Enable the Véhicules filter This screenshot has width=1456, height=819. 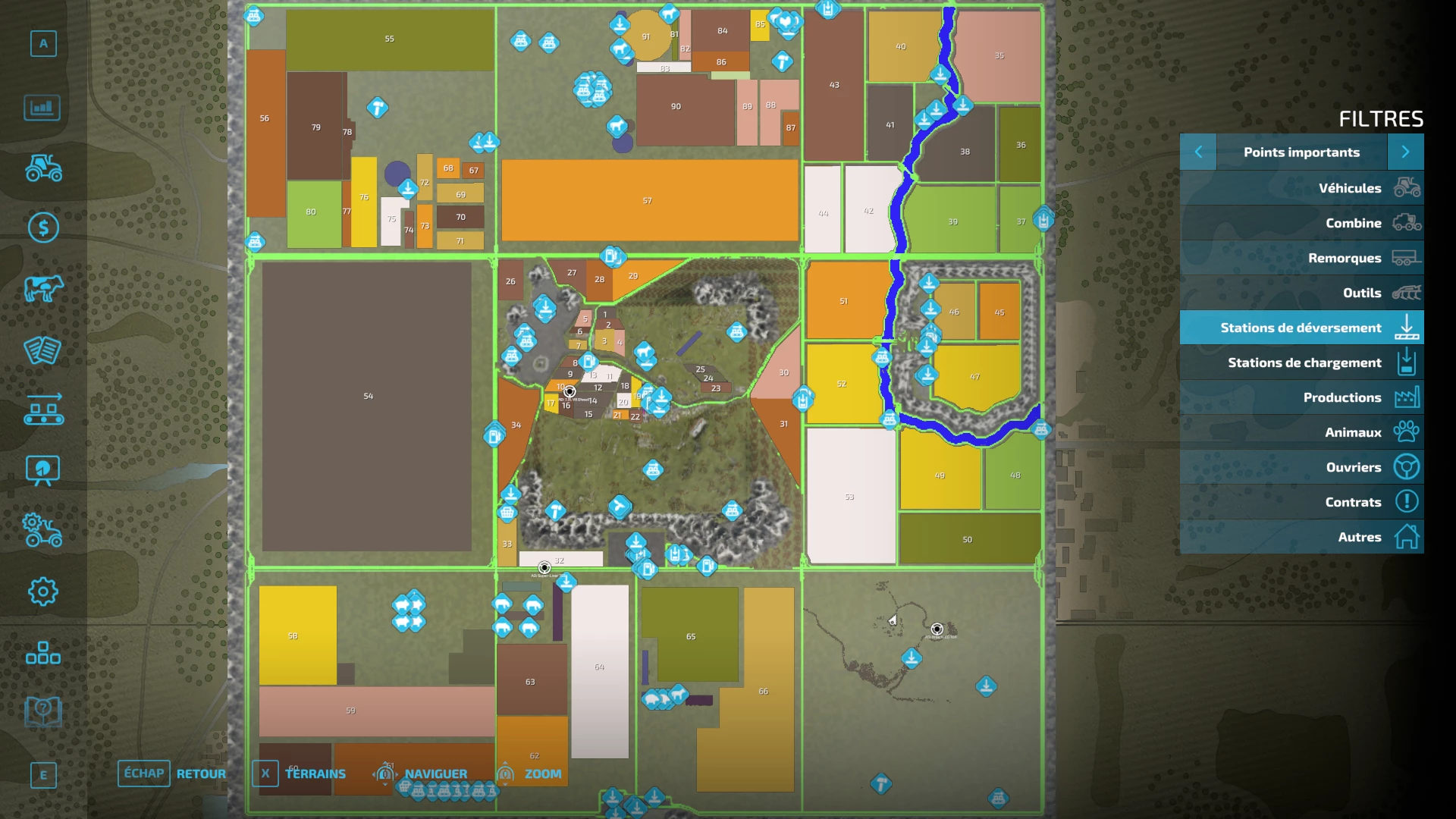pyautogui.click(x=1301, y=187)
